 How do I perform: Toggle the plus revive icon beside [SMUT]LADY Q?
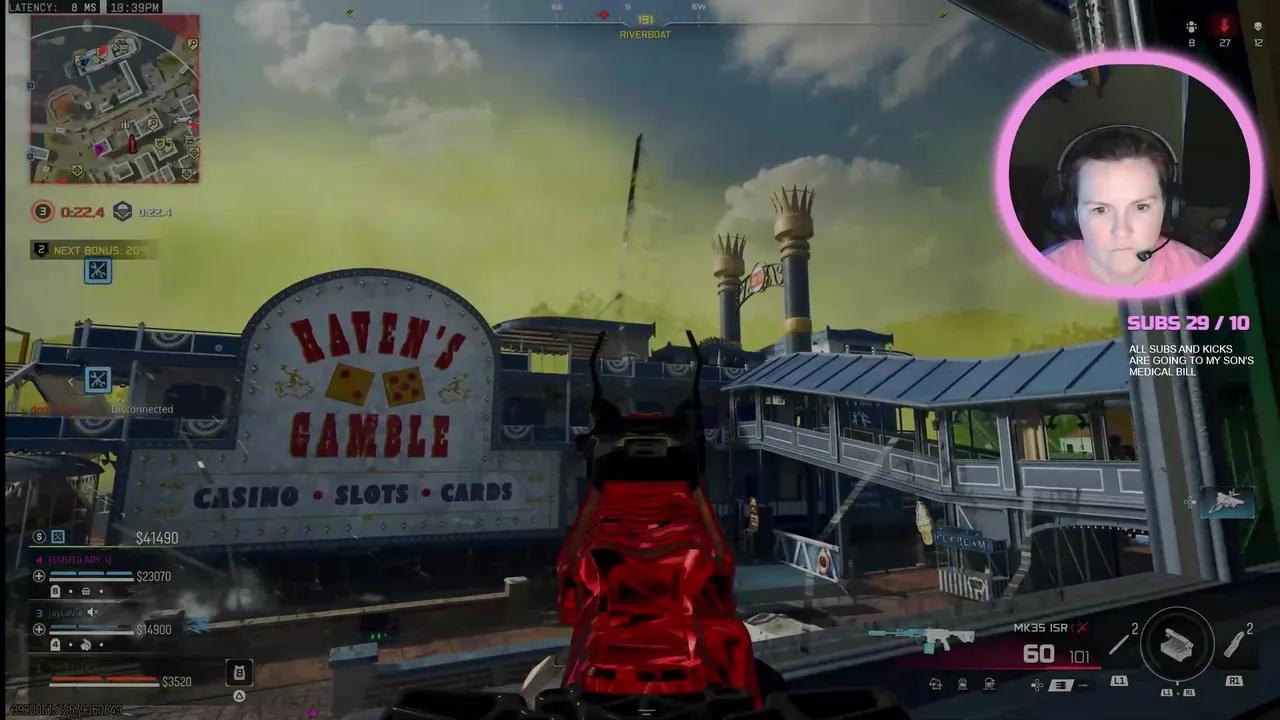point(38,575)
